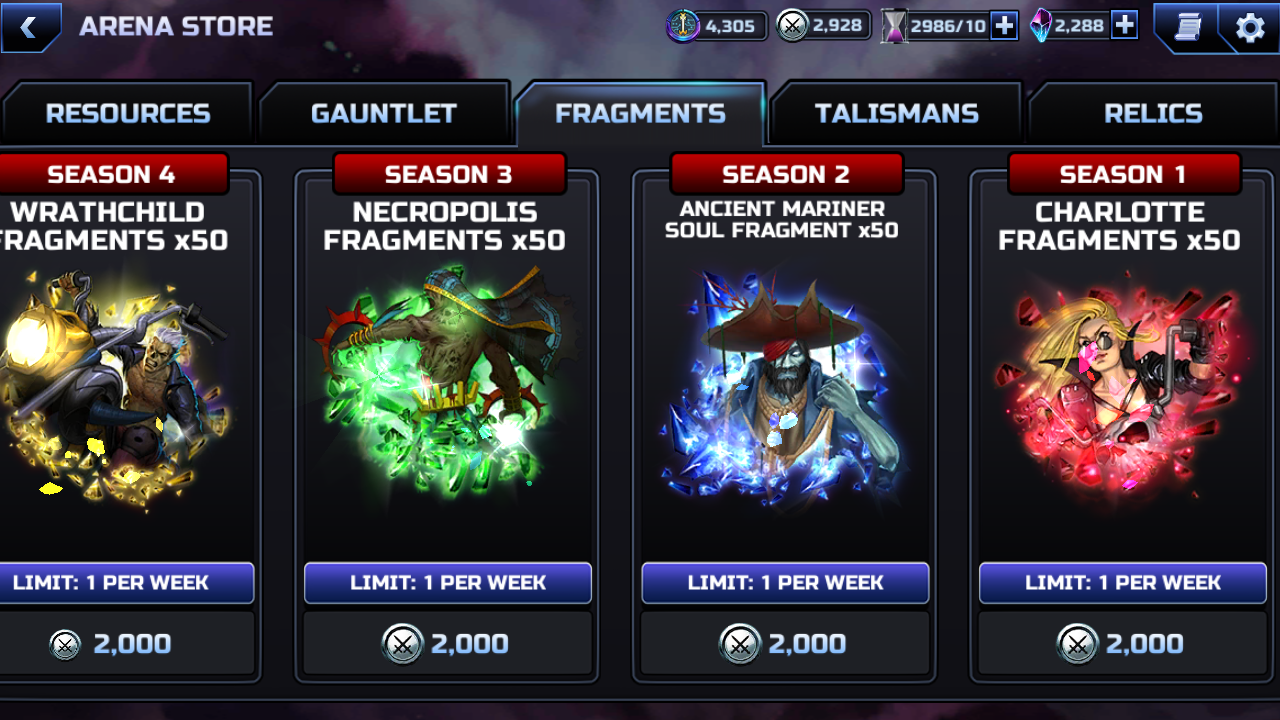Go back from the Arena Store
Image resolution: width=1280 pixels, height=720 pixels.
[30, 27]
